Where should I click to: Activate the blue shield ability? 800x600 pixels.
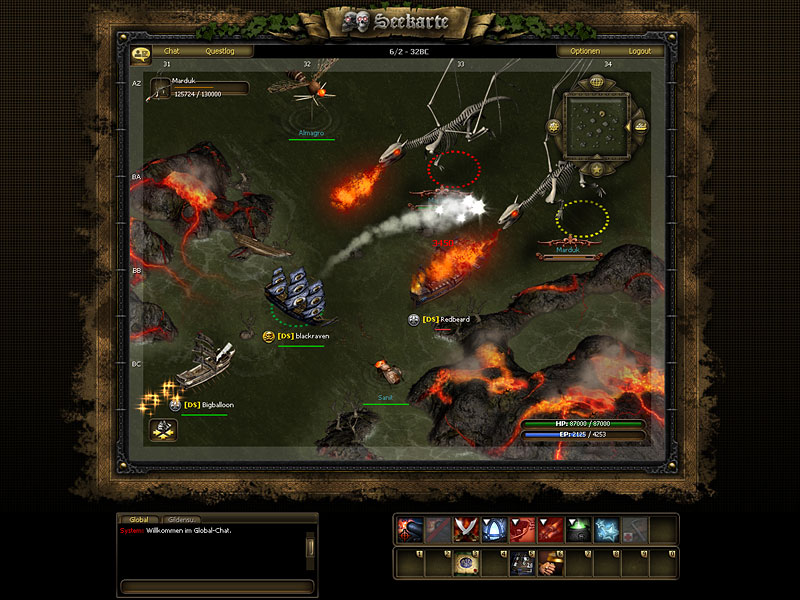point(493,530)
